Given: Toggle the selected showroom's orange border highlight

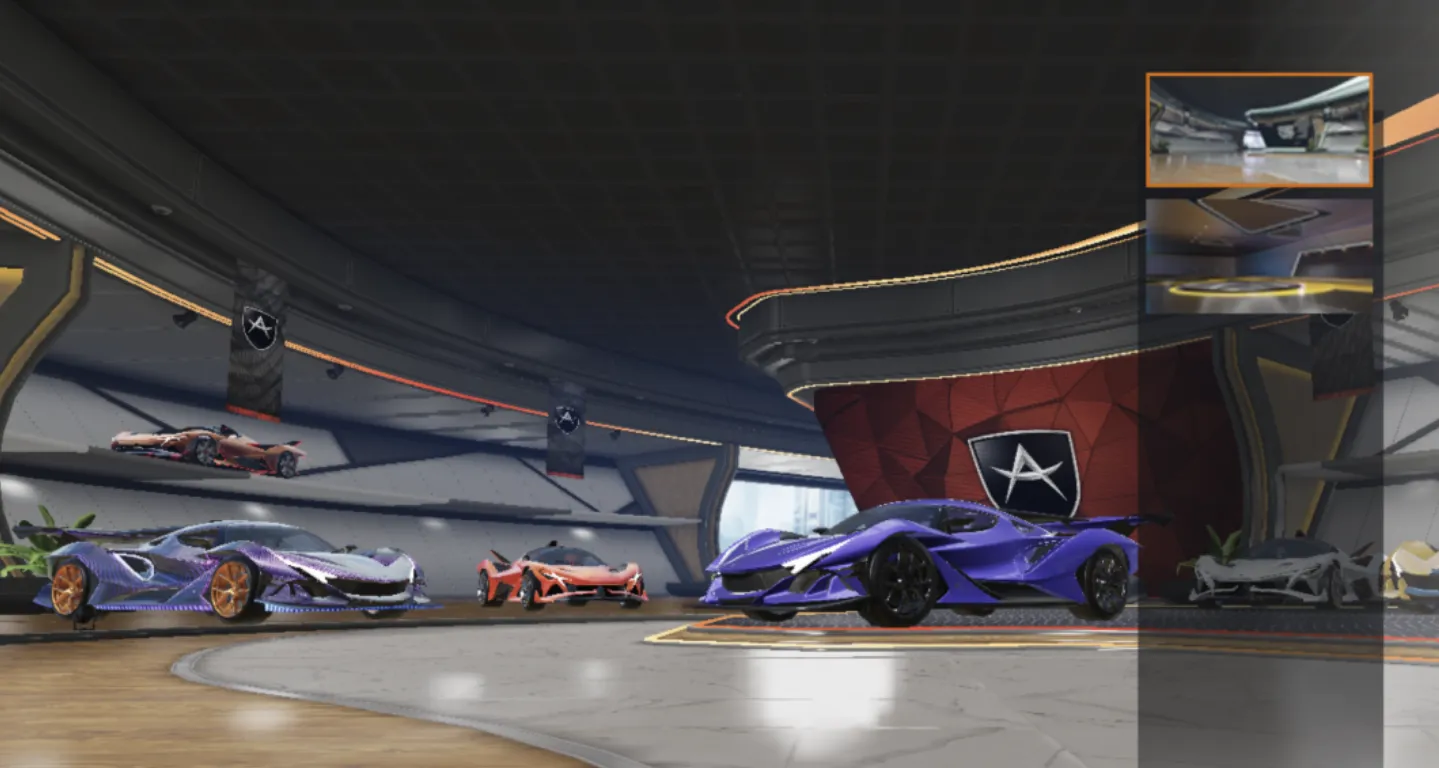Looking at the screenshot, I should (1258, 128).
